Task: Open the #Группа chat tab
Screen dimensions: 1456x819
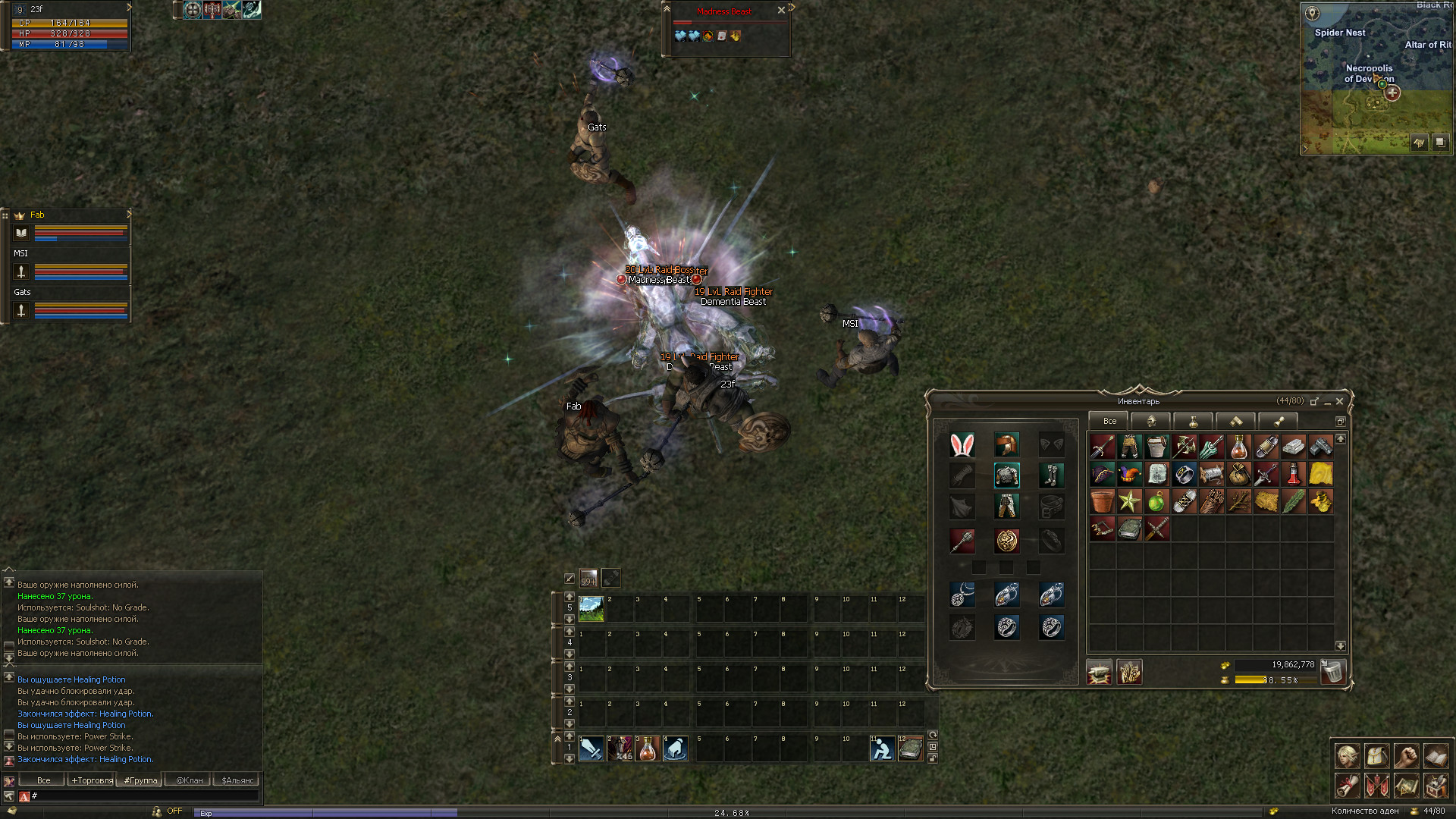Action: pyautogui.click(x=141, y=780)
